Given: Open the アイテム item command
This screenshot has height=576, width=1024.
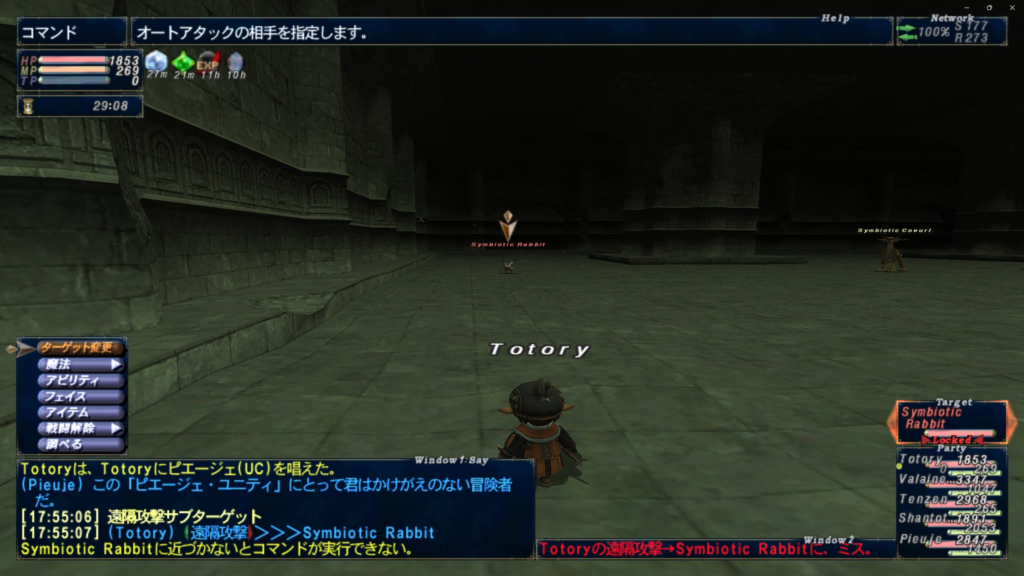Looking at the screenshot, I should (x=81, y=412).
